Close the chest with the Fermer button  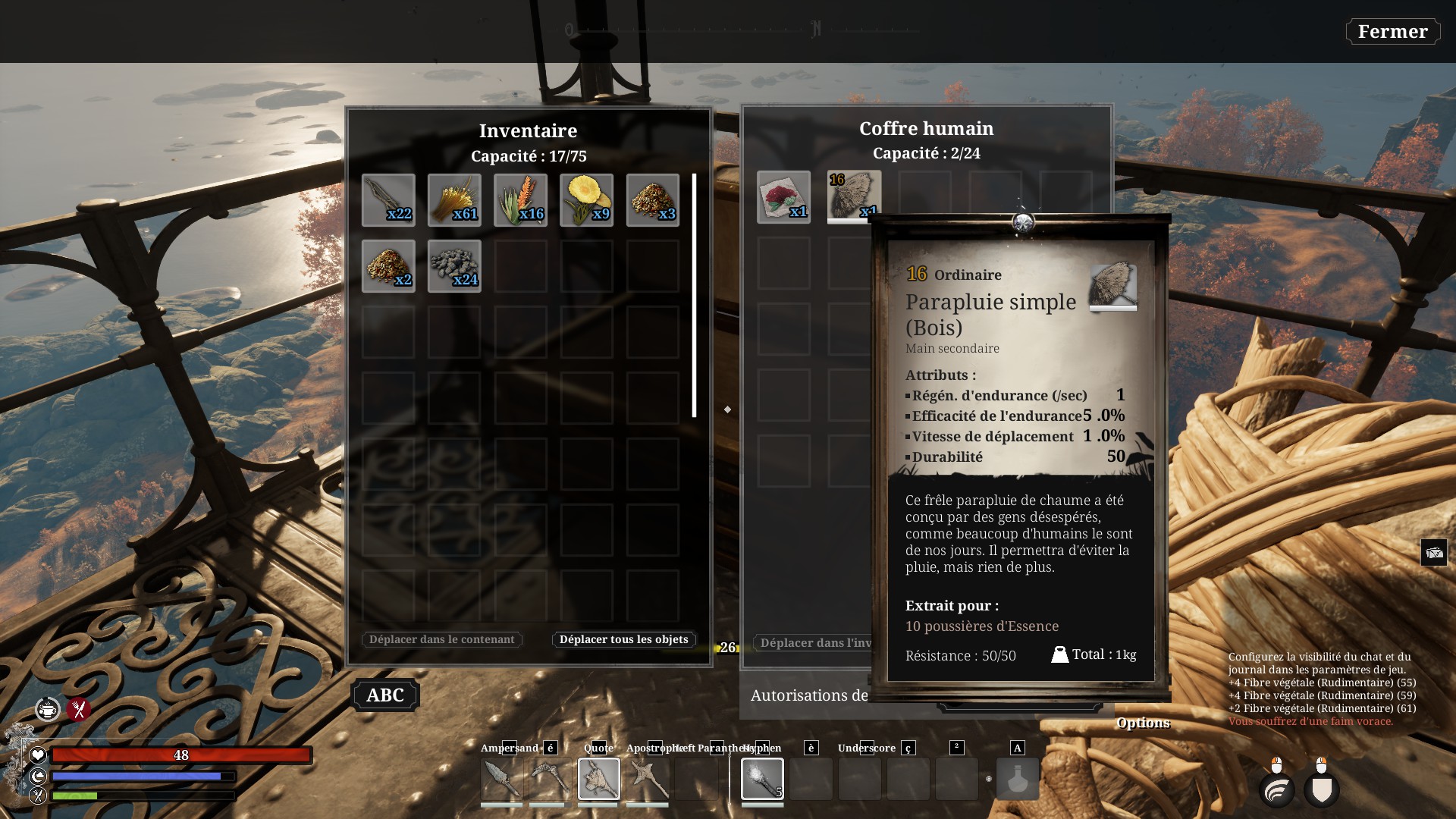[1392, 32]
